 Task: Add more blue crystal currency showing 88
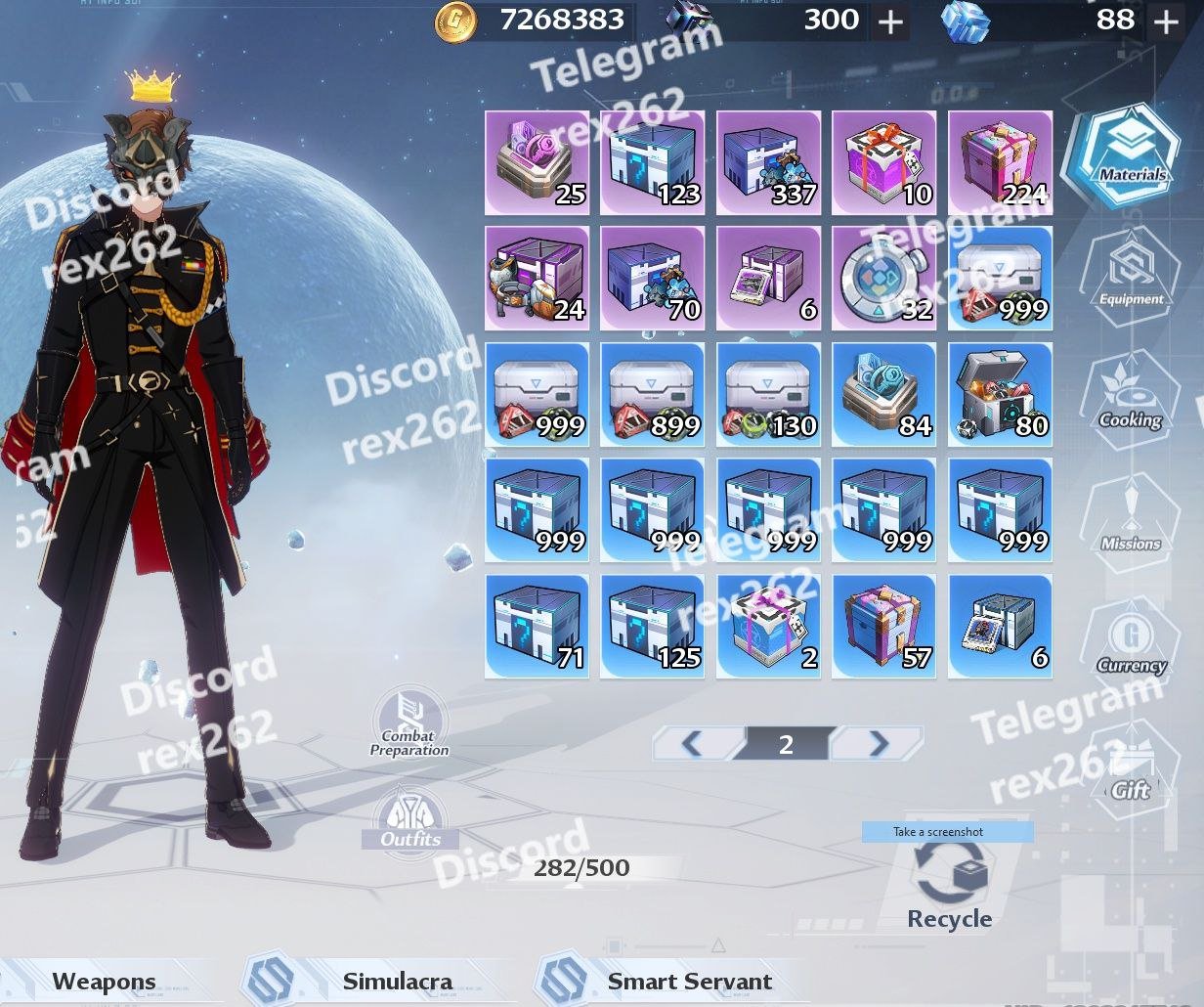(1166, 22)
